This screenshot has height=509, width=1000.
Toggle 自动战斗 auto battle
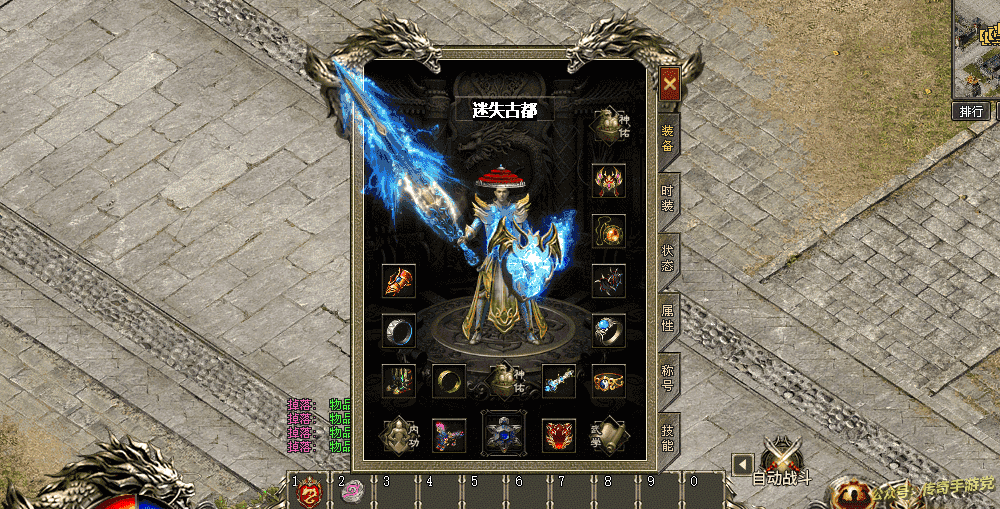click(x=781, y=463)
